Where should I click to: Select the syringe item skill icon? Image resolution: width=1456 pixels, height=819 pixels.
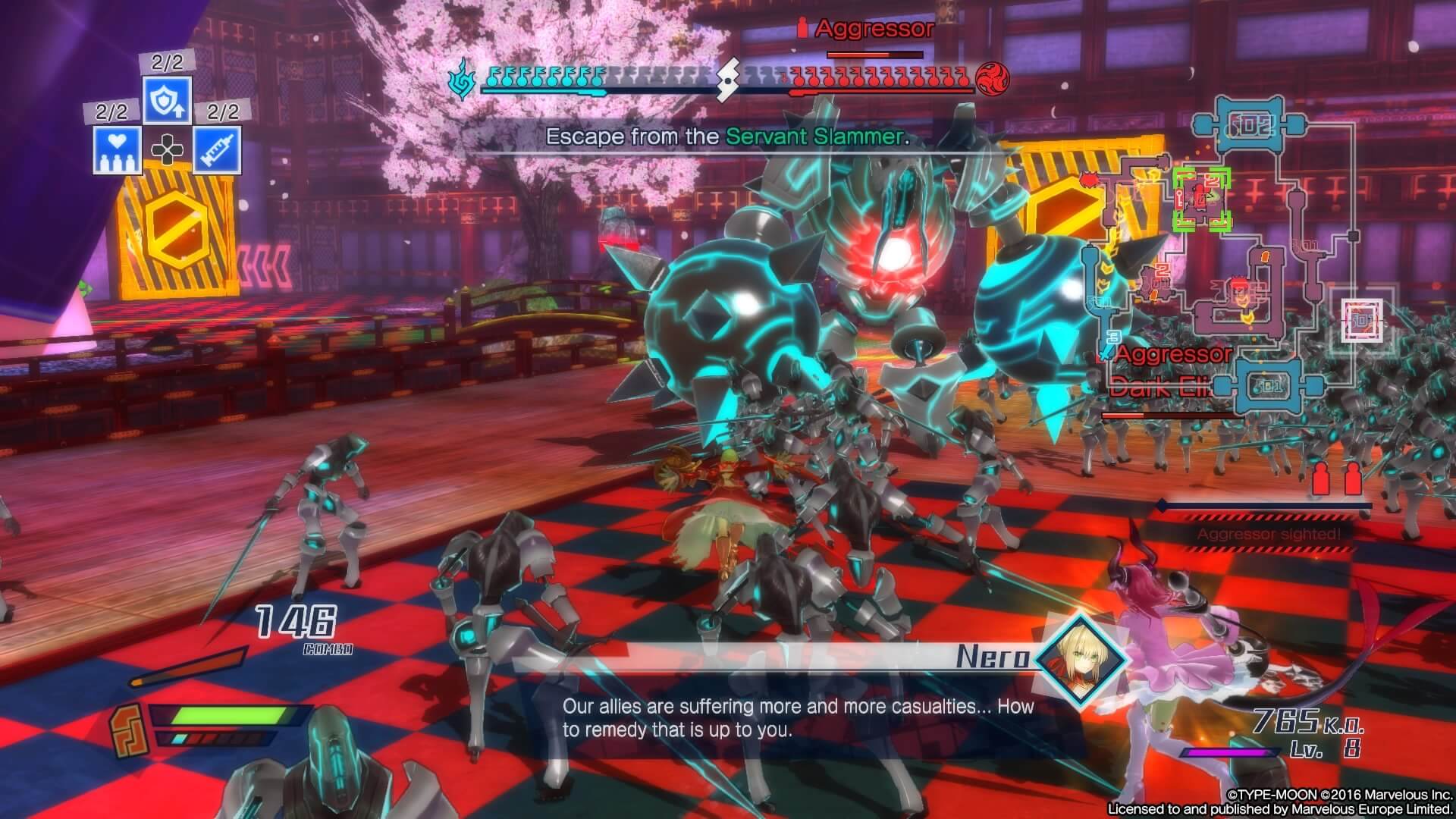pos(217,149)
